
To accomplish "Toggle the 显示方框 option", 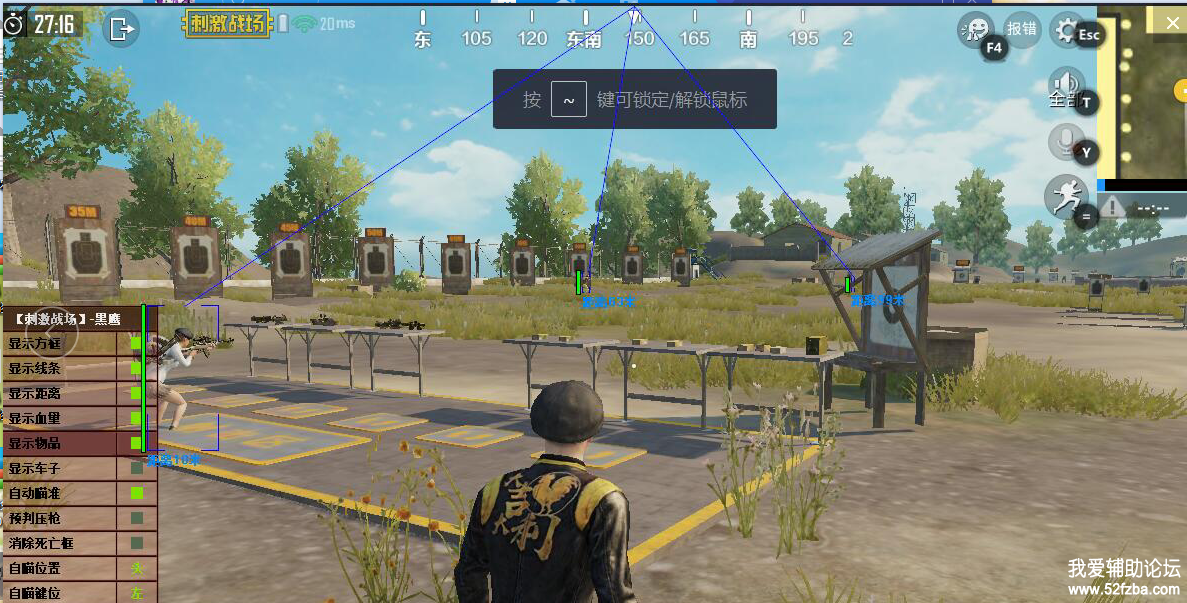I will pos(136,343).
